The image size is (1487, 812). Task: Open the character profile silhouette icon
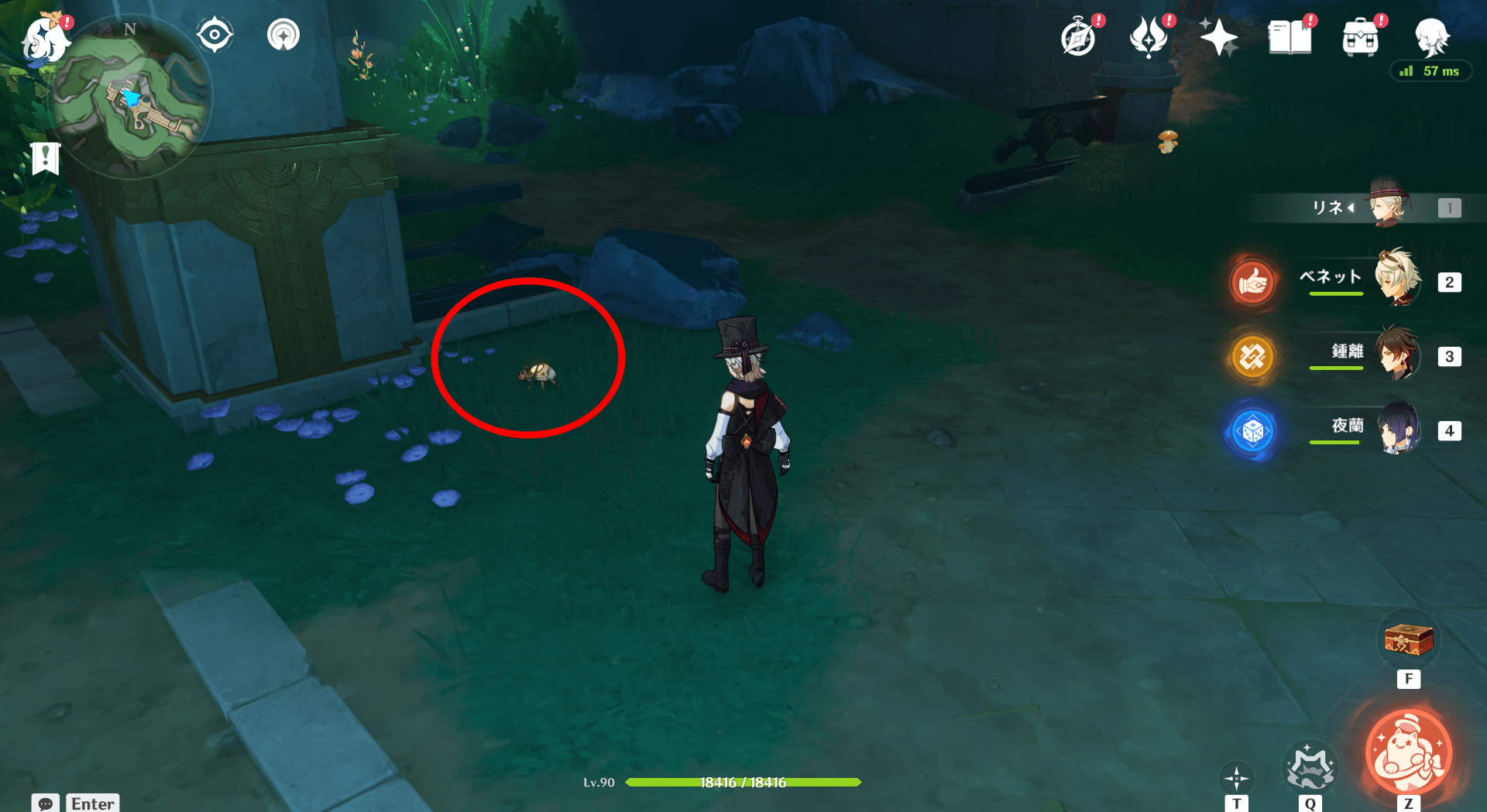(x=1433, y=36)
